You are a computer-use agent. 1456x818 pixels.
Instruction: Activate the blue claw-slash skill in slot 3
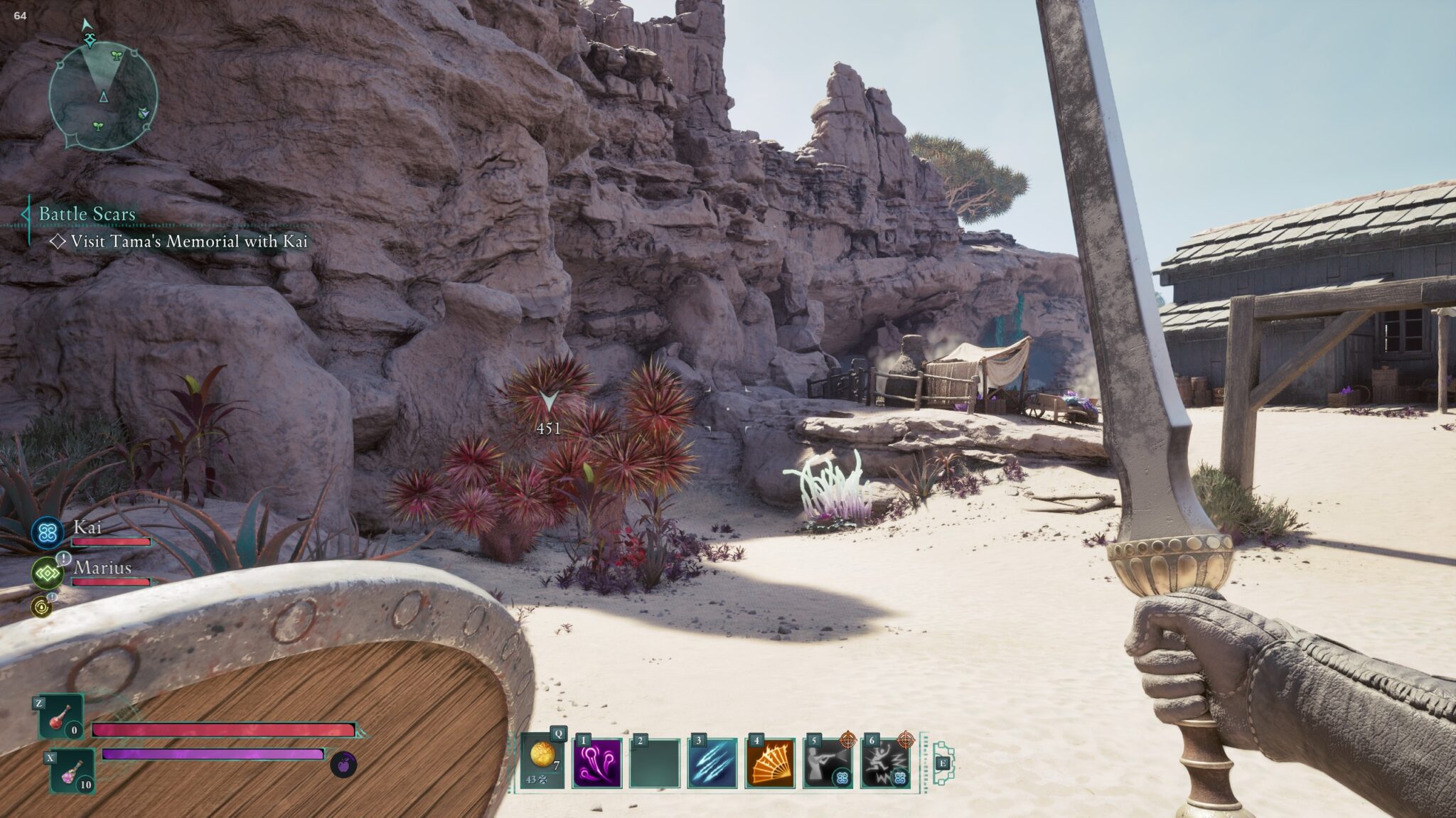[x=712, y=764]
